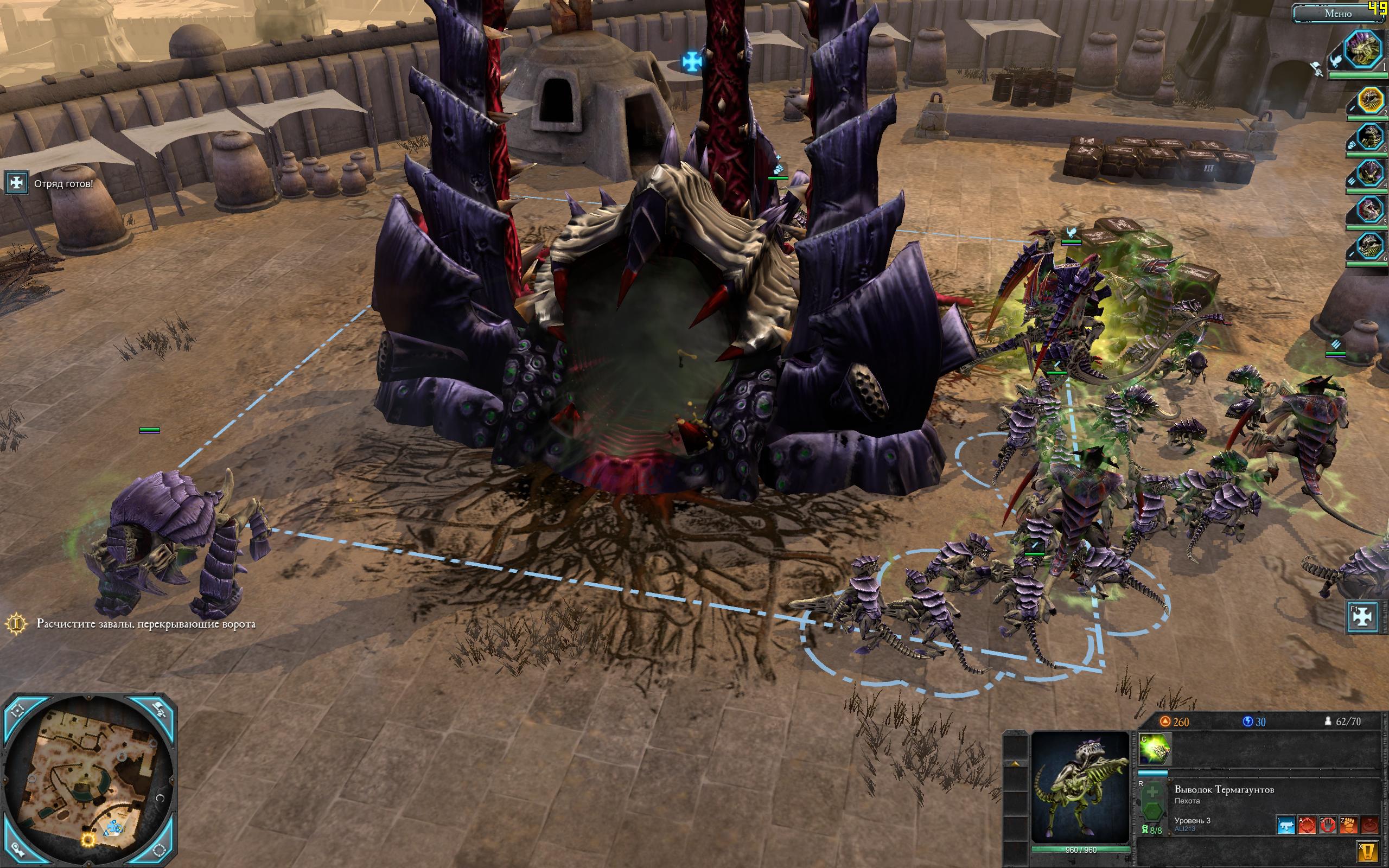
Task: Click the yellow exclamation retreat button
Action: (1369, 850)
